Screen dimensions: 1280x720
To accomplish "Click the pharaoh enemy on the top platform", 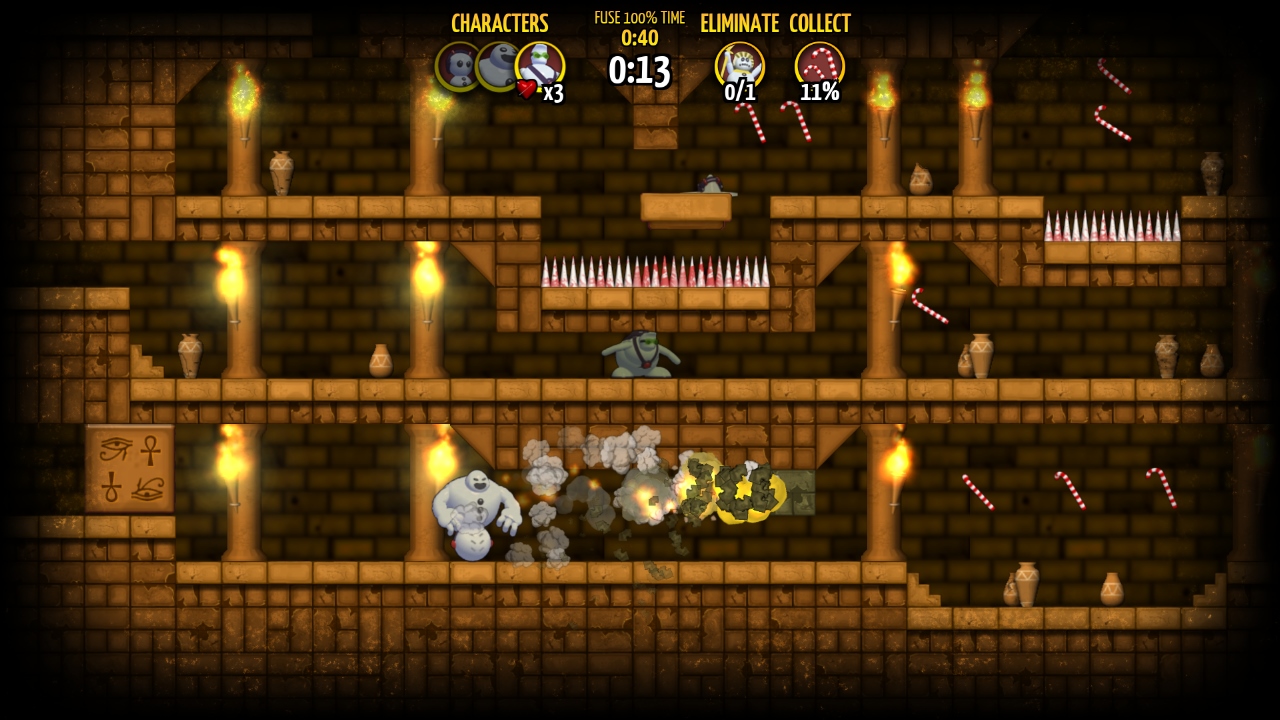I will pos(710,185).
